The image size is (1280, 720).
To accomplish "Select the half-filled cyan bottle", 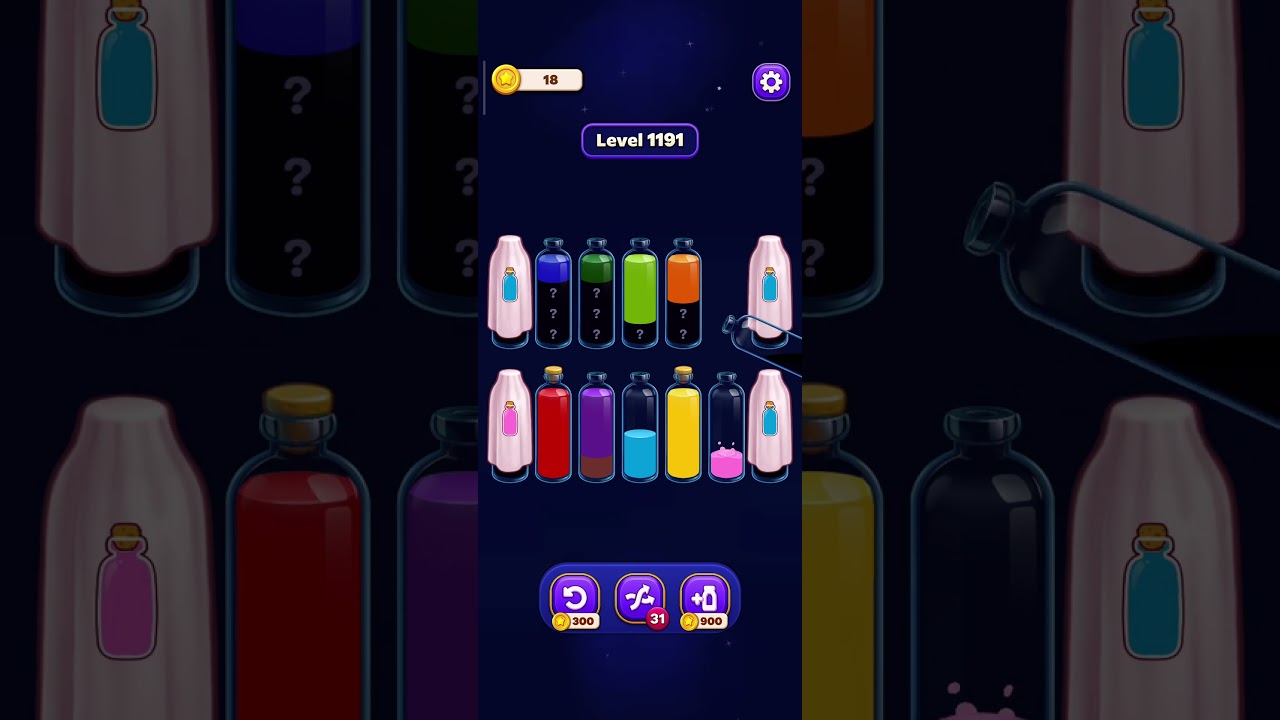I will pos(640,440).
